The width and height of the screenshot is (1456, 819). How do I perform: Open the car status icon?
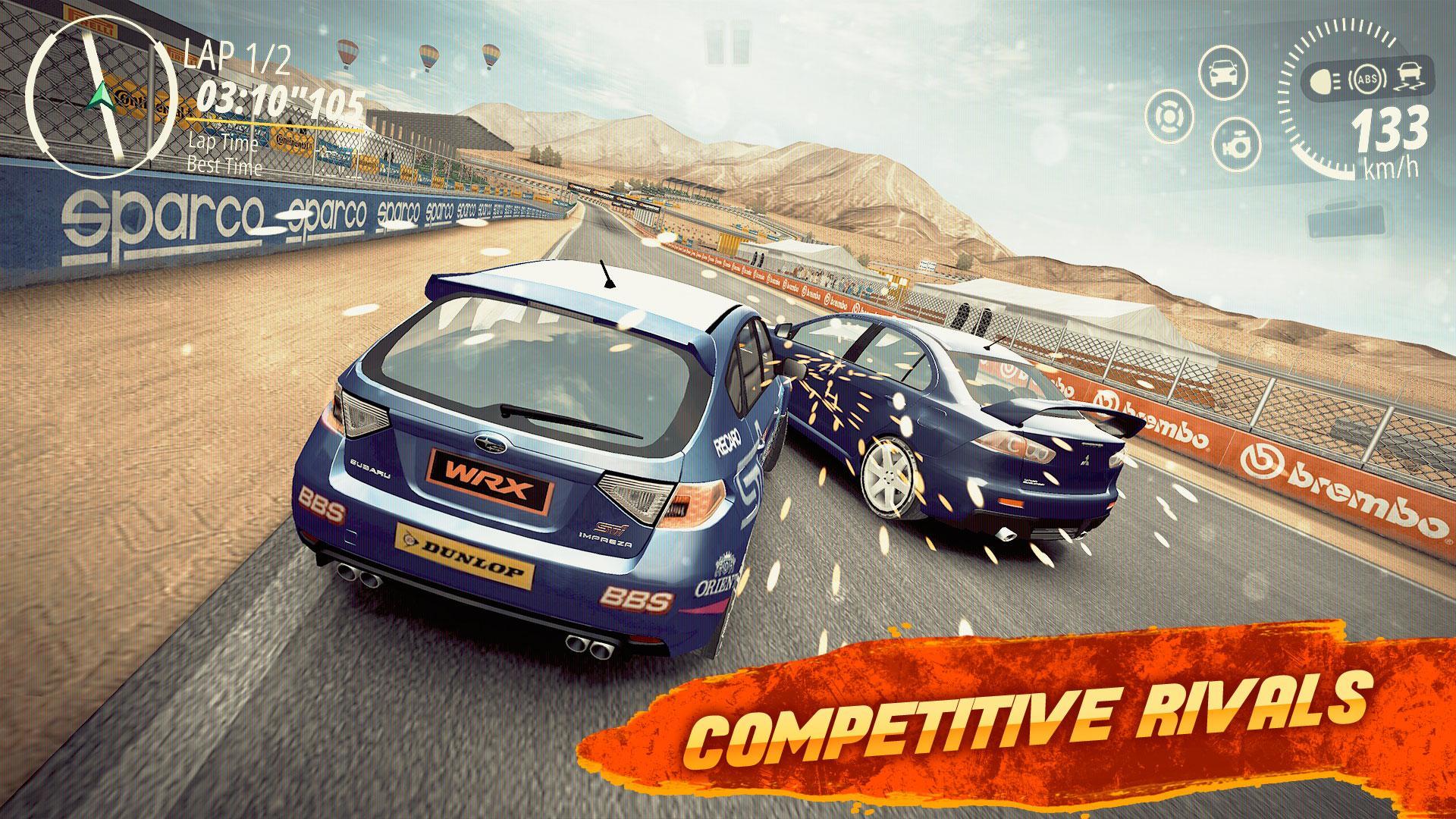(x=1222, y=74)
